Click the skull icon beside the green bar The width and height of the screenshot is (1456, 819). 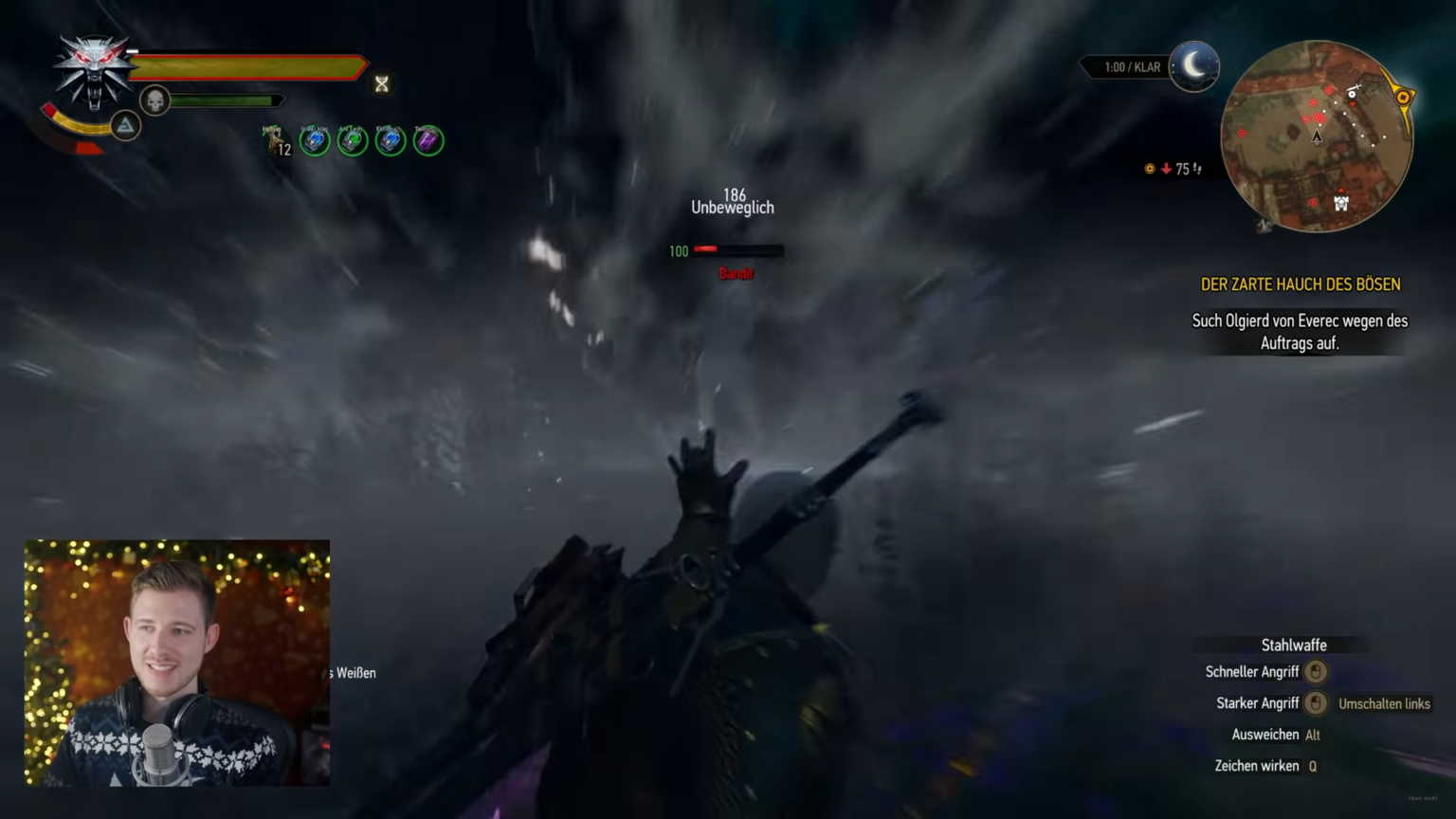[x=152, y=100]
